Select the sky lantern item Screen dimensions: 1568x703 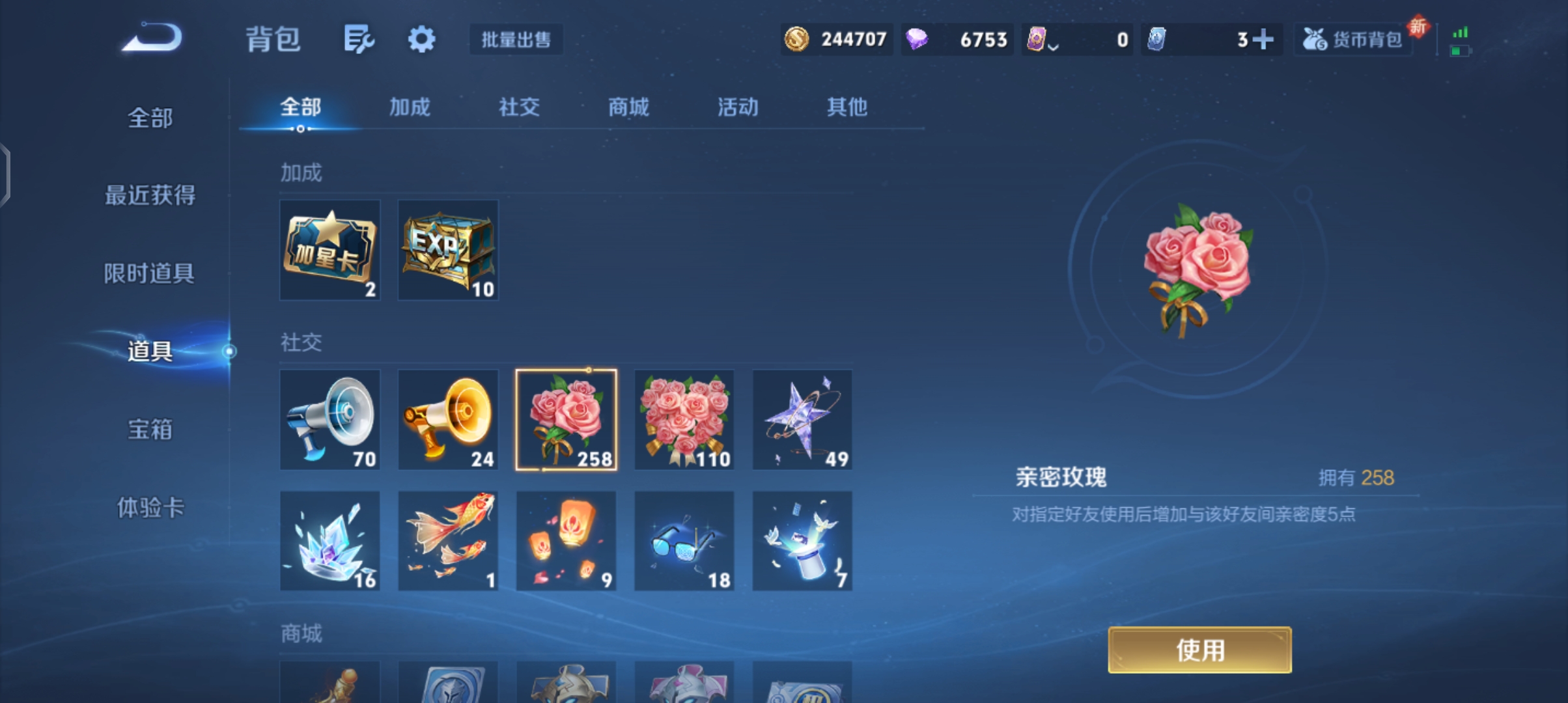(x=566, y=540)
